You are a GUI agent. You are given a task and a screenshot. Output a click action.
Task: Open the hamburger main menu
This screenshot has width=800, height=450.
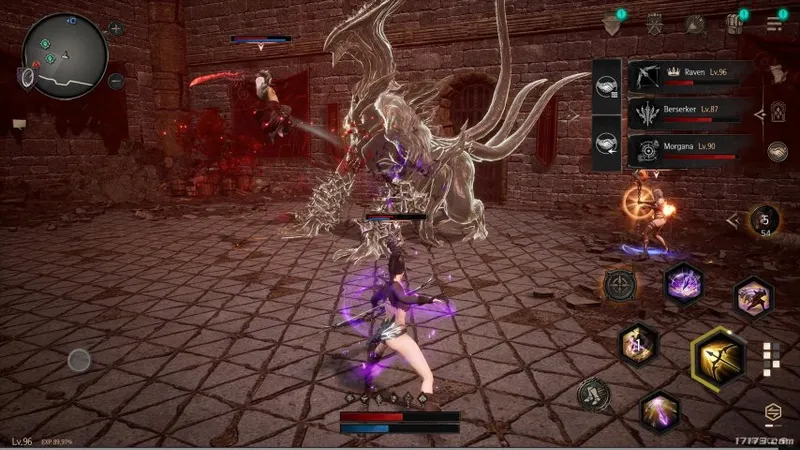coord(773,23)
